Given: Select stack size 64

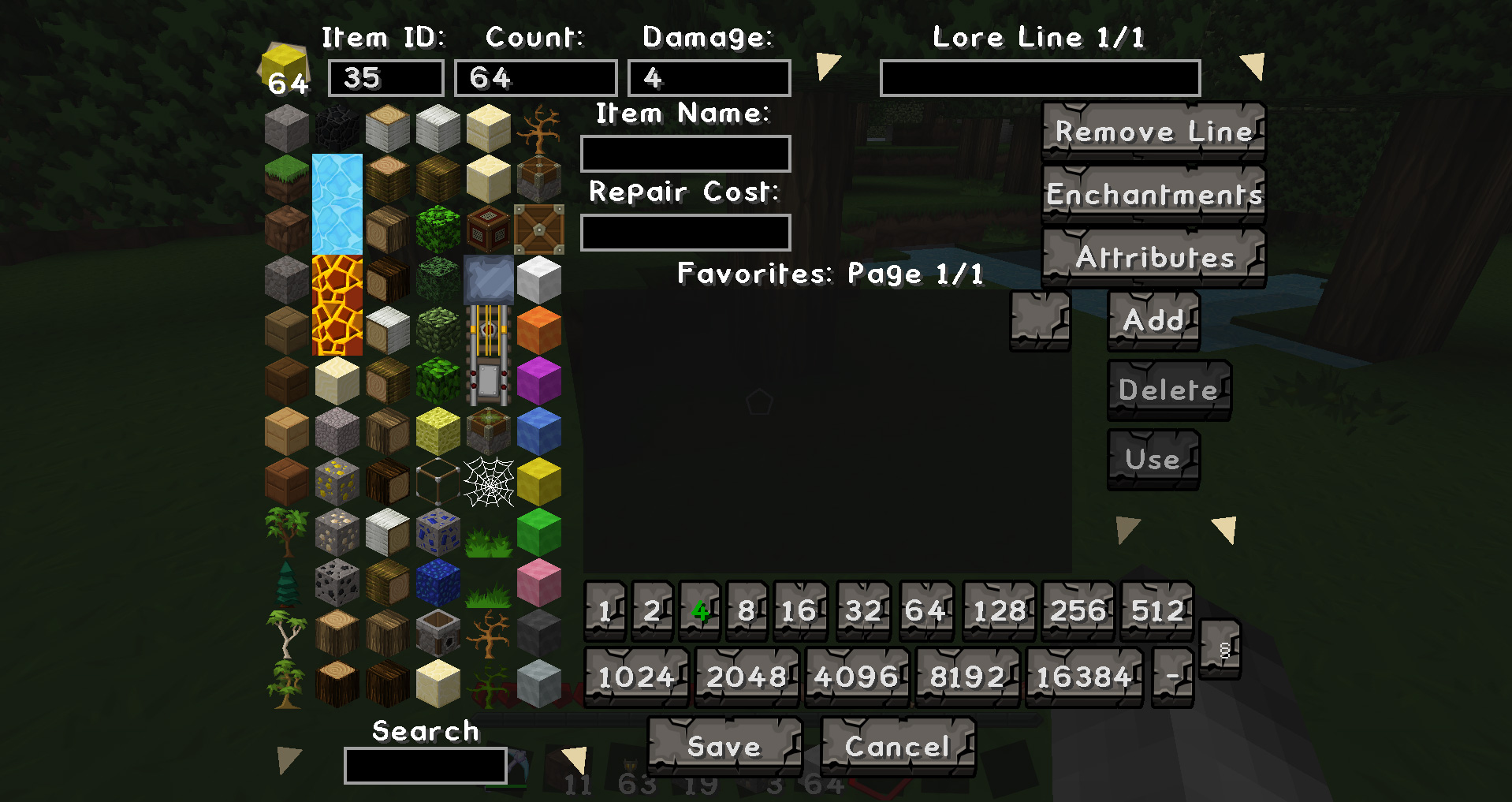Looking at the screenshot, I should pyautogui.click(x=926, y=610).
